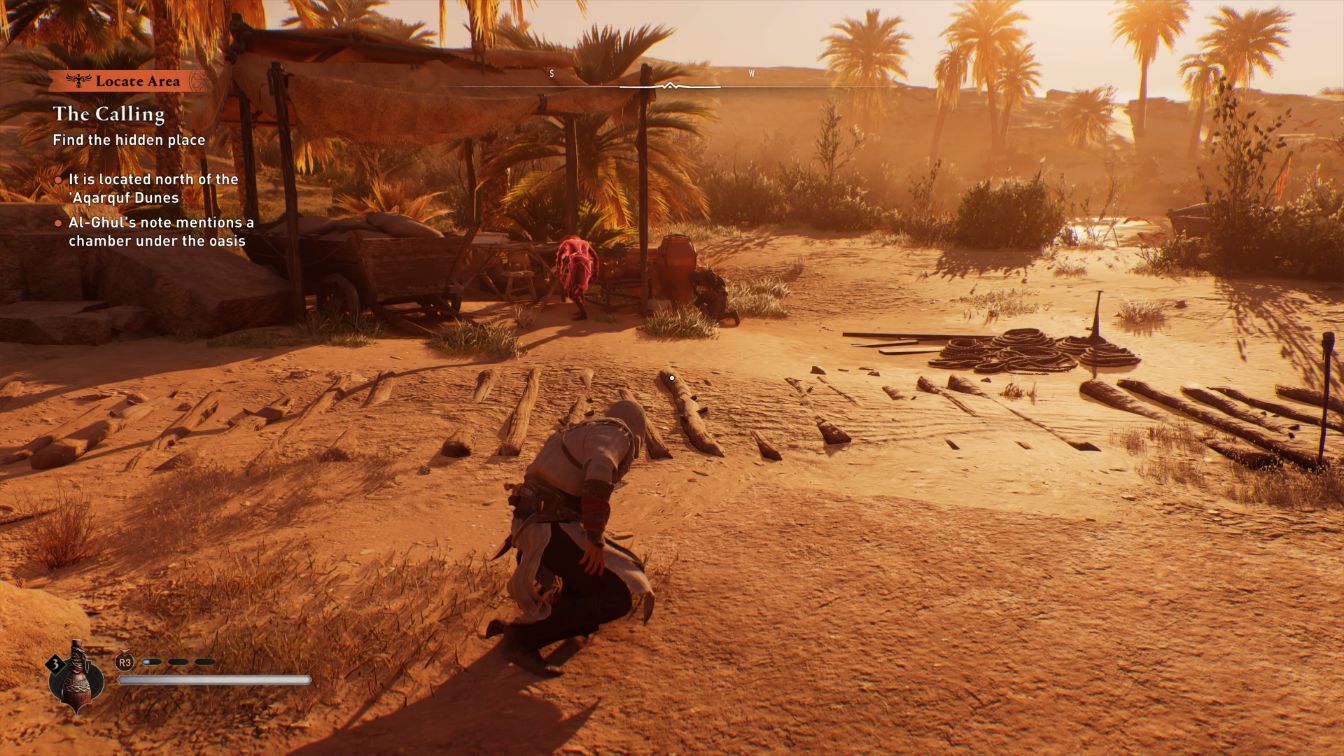This screenshot has height=756, width=1344.
Task: Click the S direction marker on the compass
Action: pyautogui.click(x=550, y=73)
